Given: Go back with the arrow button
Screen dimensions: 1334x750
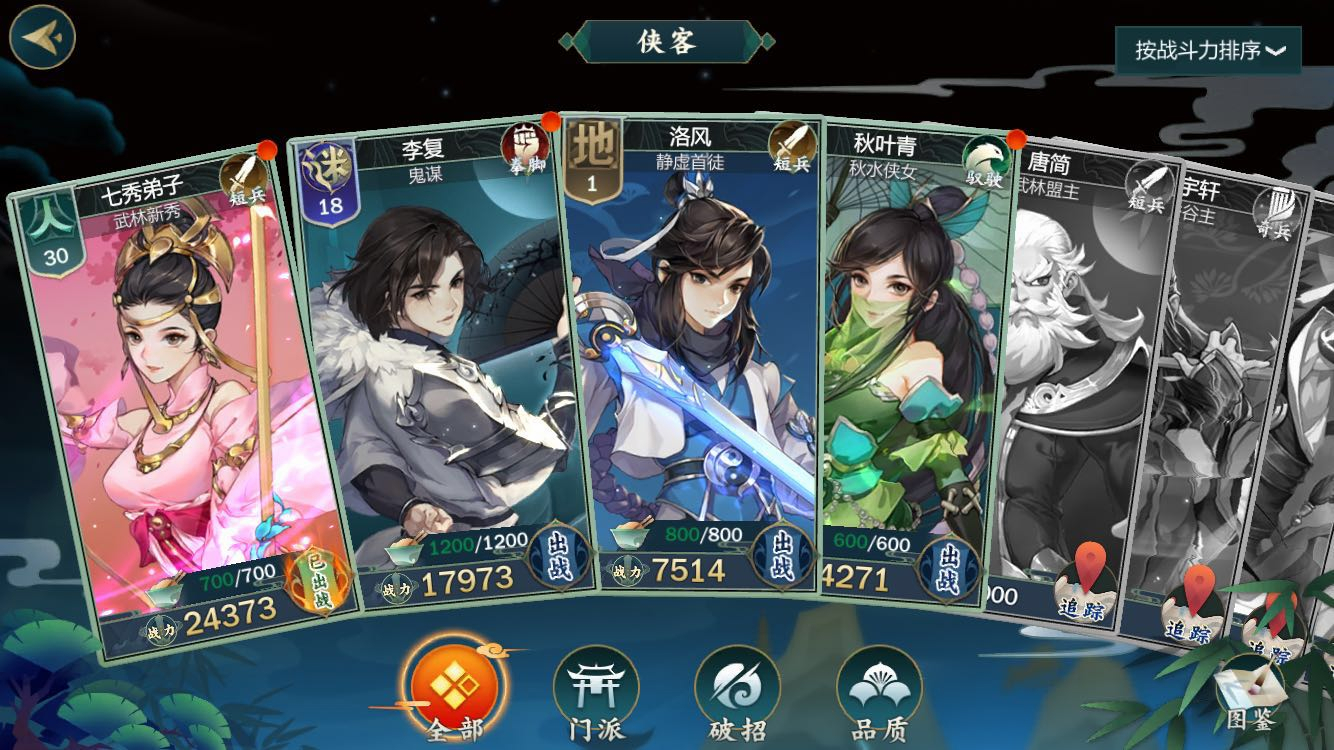Looking at the screenshot, I should (x=42, y=37).
